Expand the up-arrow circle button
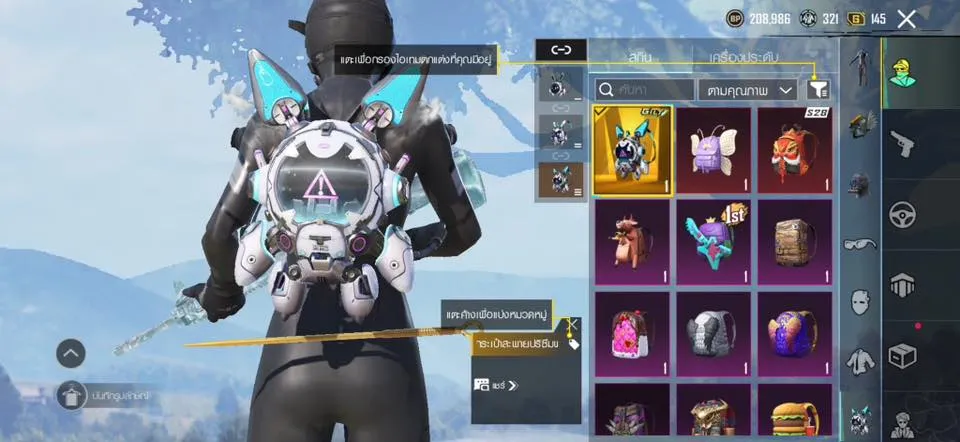Screen dimensions: 960x442 (x=71, y=352)
